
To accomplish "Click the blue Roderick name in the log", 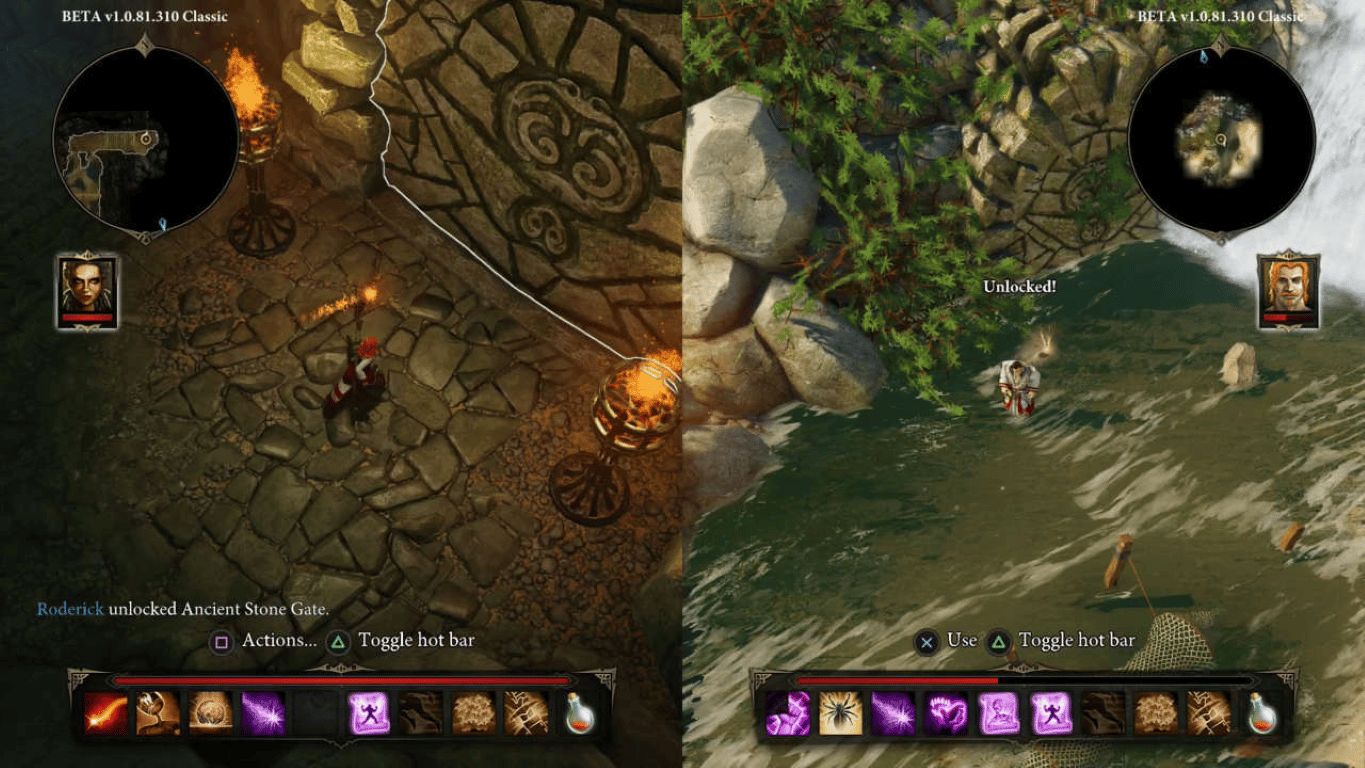I will coord(69,608).
